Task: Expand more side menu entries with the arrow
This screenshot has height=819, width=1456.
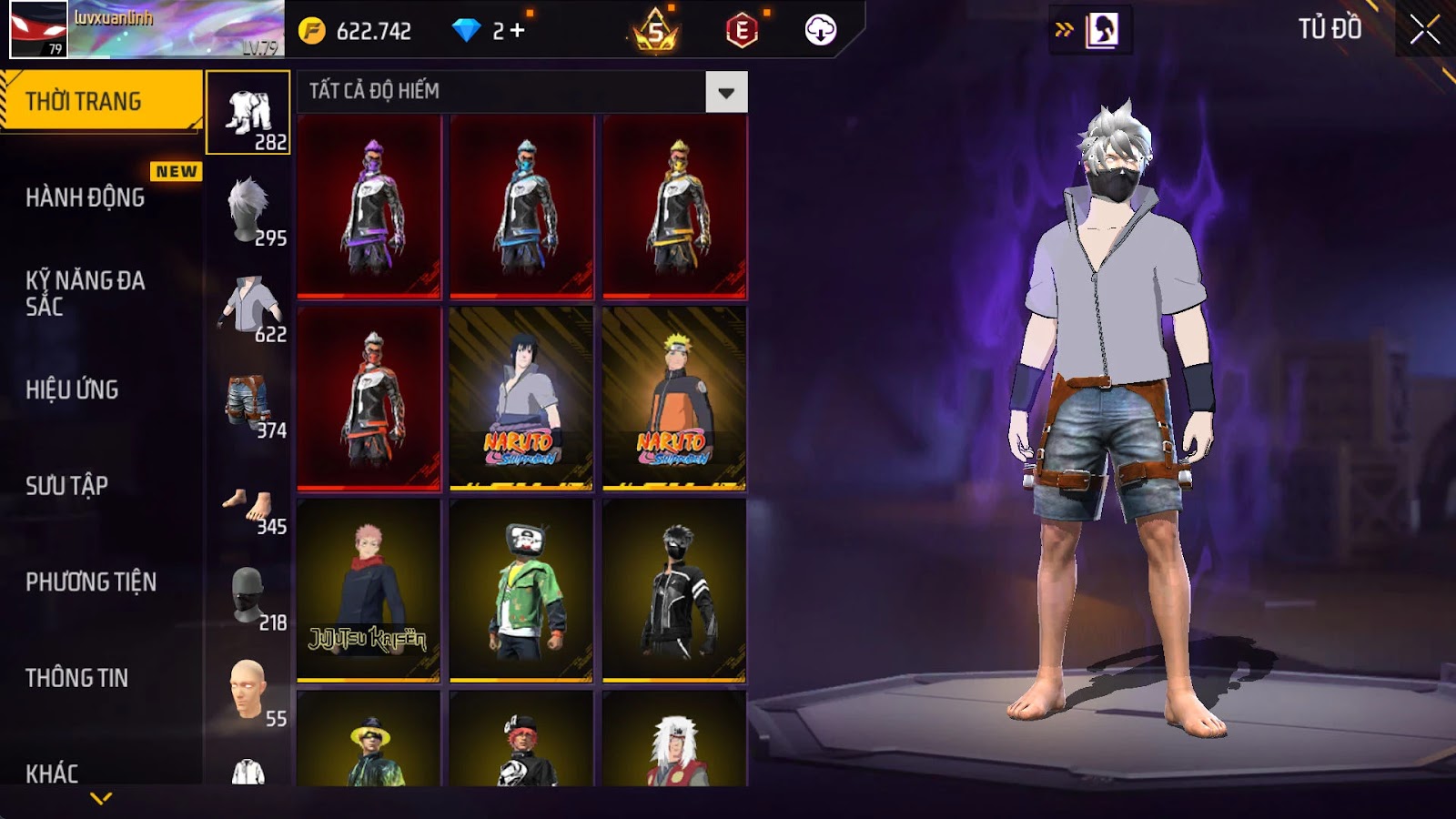Action: [x=101, y=798]
